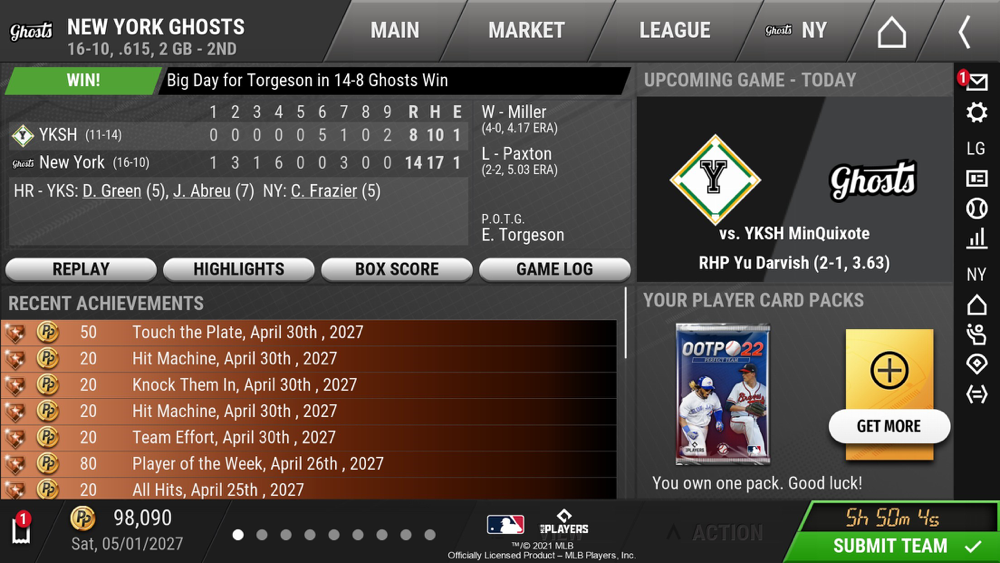
Task: Select the Ghosts NY team tab
Action: (797, 31)
